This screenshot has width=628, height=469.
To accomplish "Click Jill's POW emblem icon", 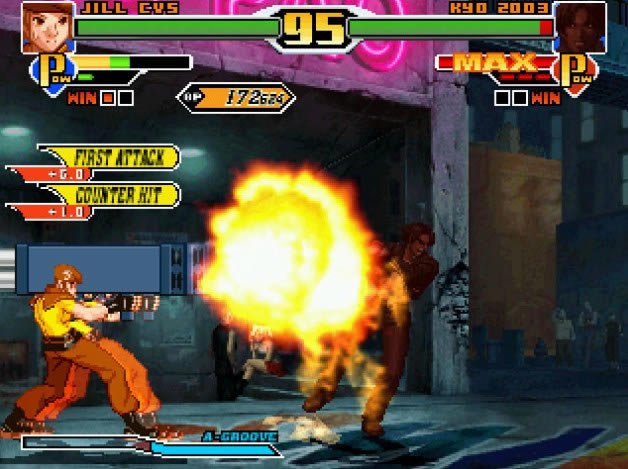I will click(x=51, y=70).
